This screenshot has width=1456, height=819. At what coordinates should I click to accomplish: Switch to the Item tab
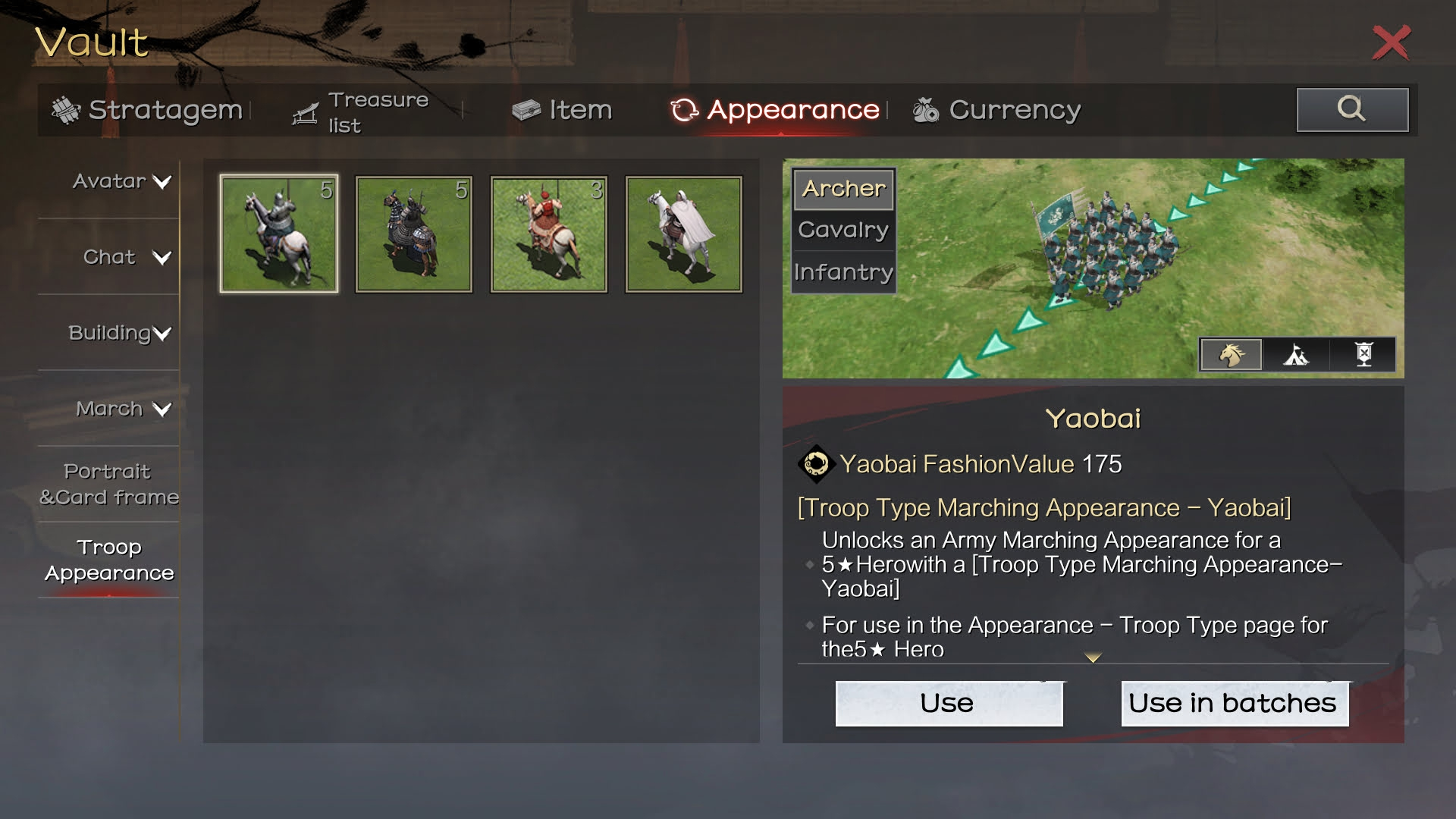[x=562, y=111]
